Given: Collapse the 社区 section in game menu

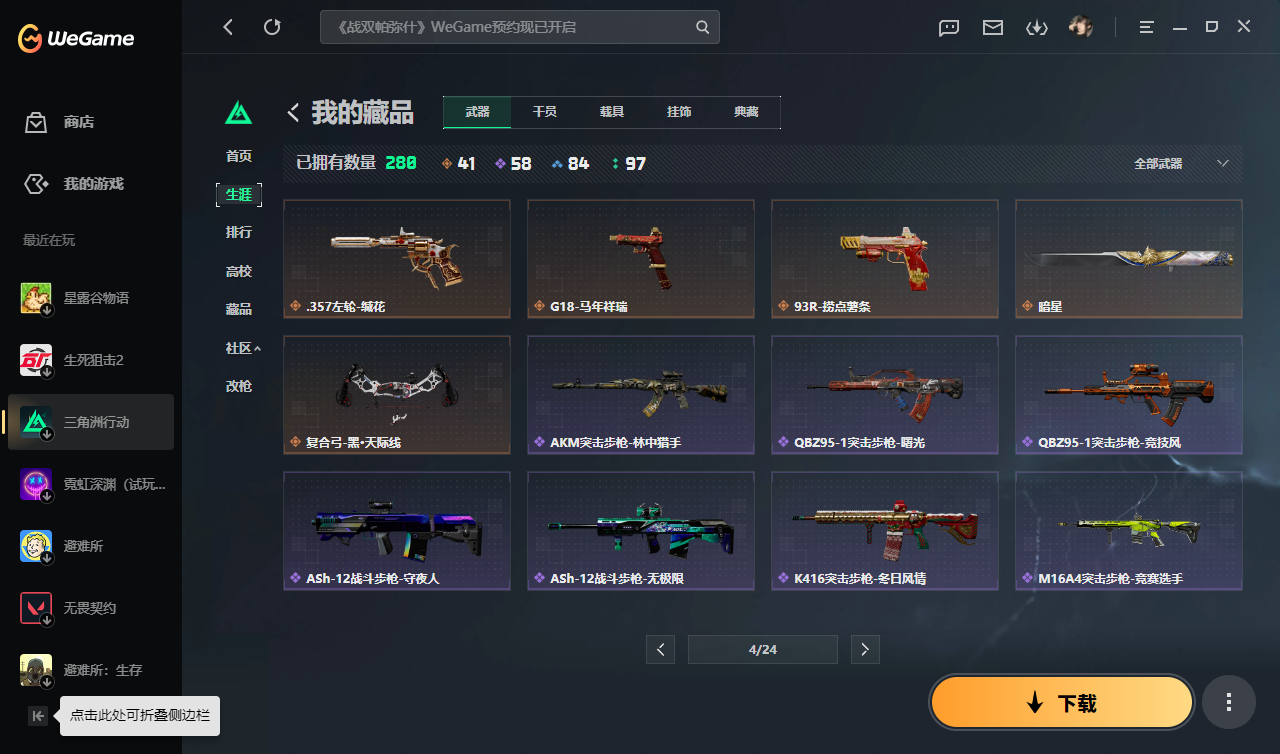Looking at the screenshot, I should click(239, 347).
